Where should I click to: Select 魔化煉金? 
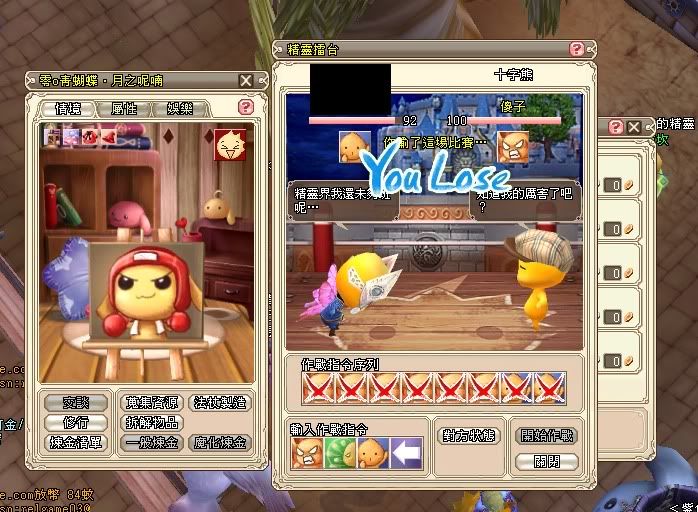coord(218,442)
